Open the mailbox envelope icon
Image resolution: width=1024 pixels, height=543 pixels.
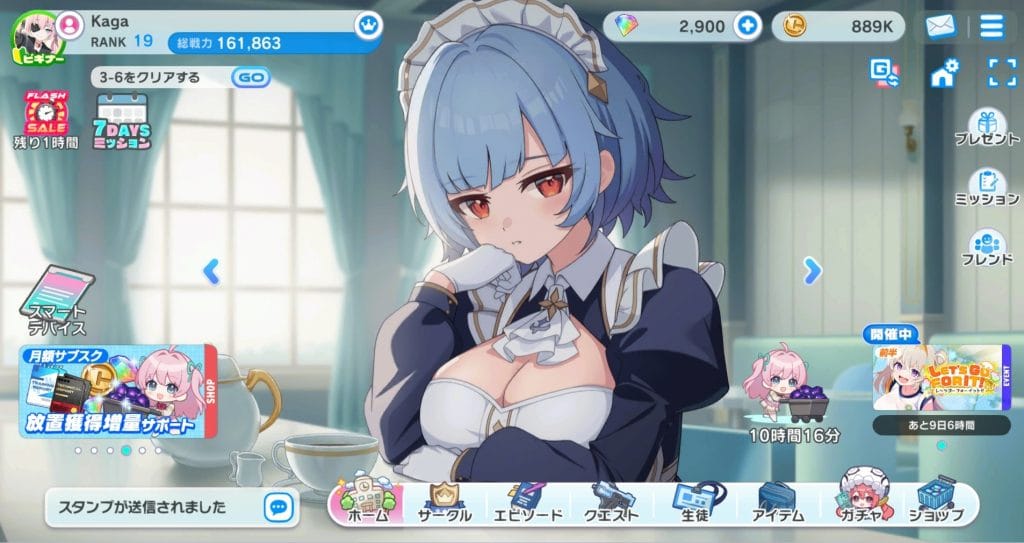tap(940, 26)
